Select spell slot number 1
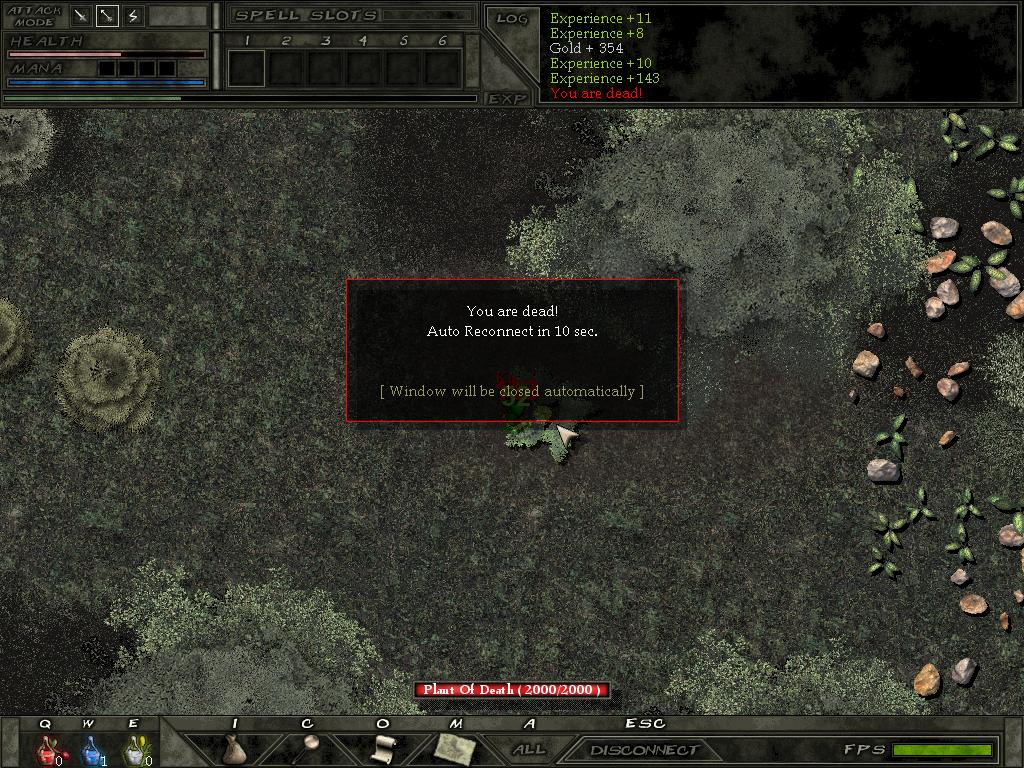1024x768 pixels. (246, 68)
